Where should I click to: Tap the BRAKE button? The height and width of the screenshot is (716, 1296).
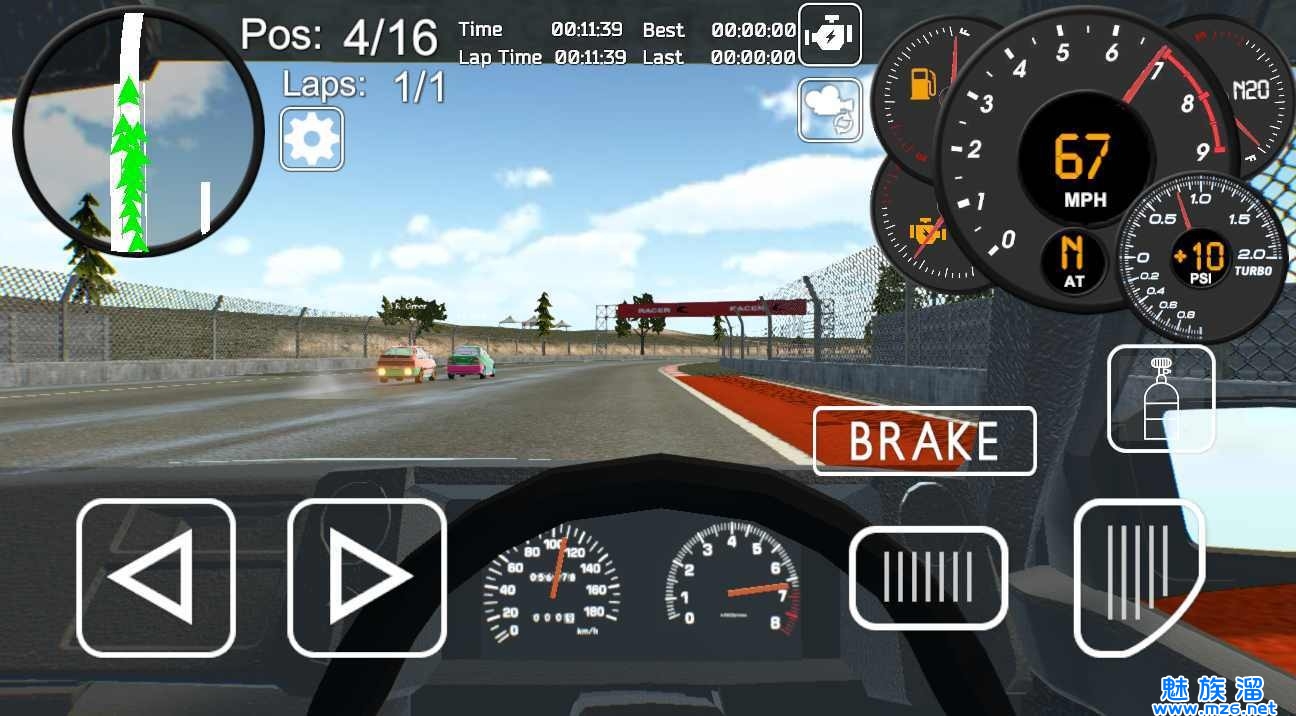click(924, 441)
